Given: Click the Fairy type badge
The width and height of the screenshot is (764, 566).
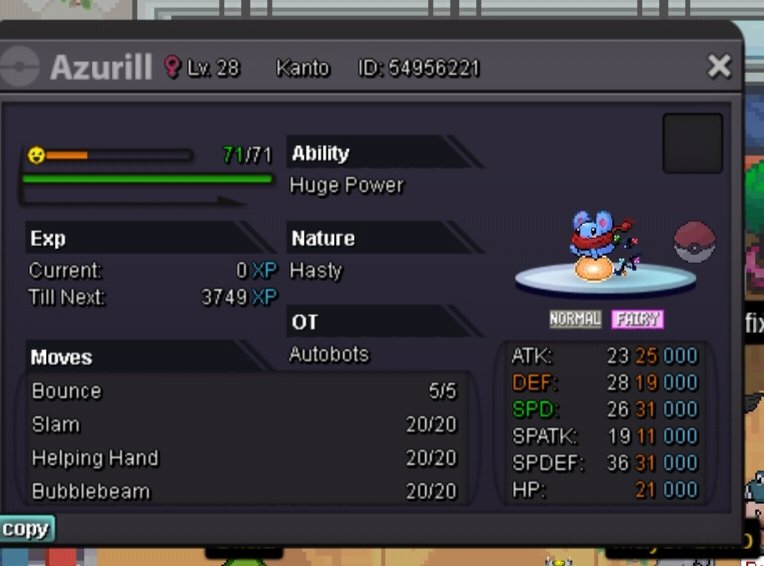Looking at the screenshot, I should 638,319.
